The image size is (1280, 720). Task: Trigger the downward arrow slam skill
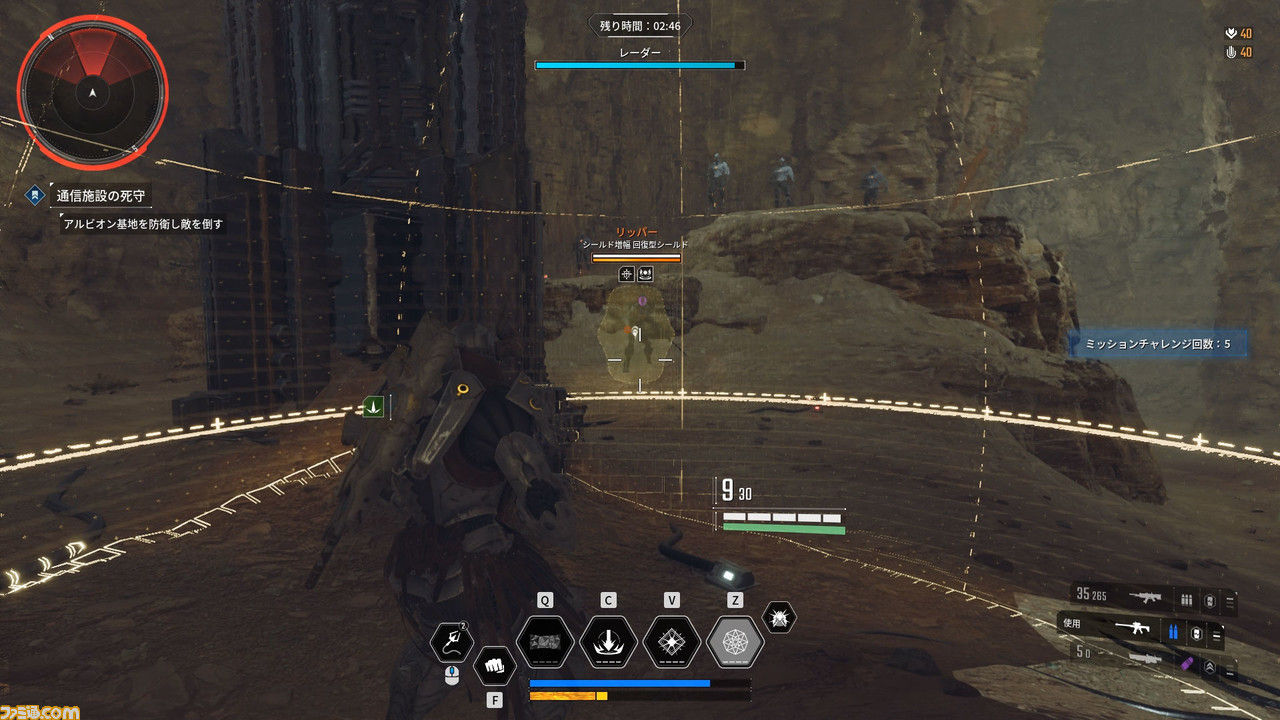pos(608,642)
